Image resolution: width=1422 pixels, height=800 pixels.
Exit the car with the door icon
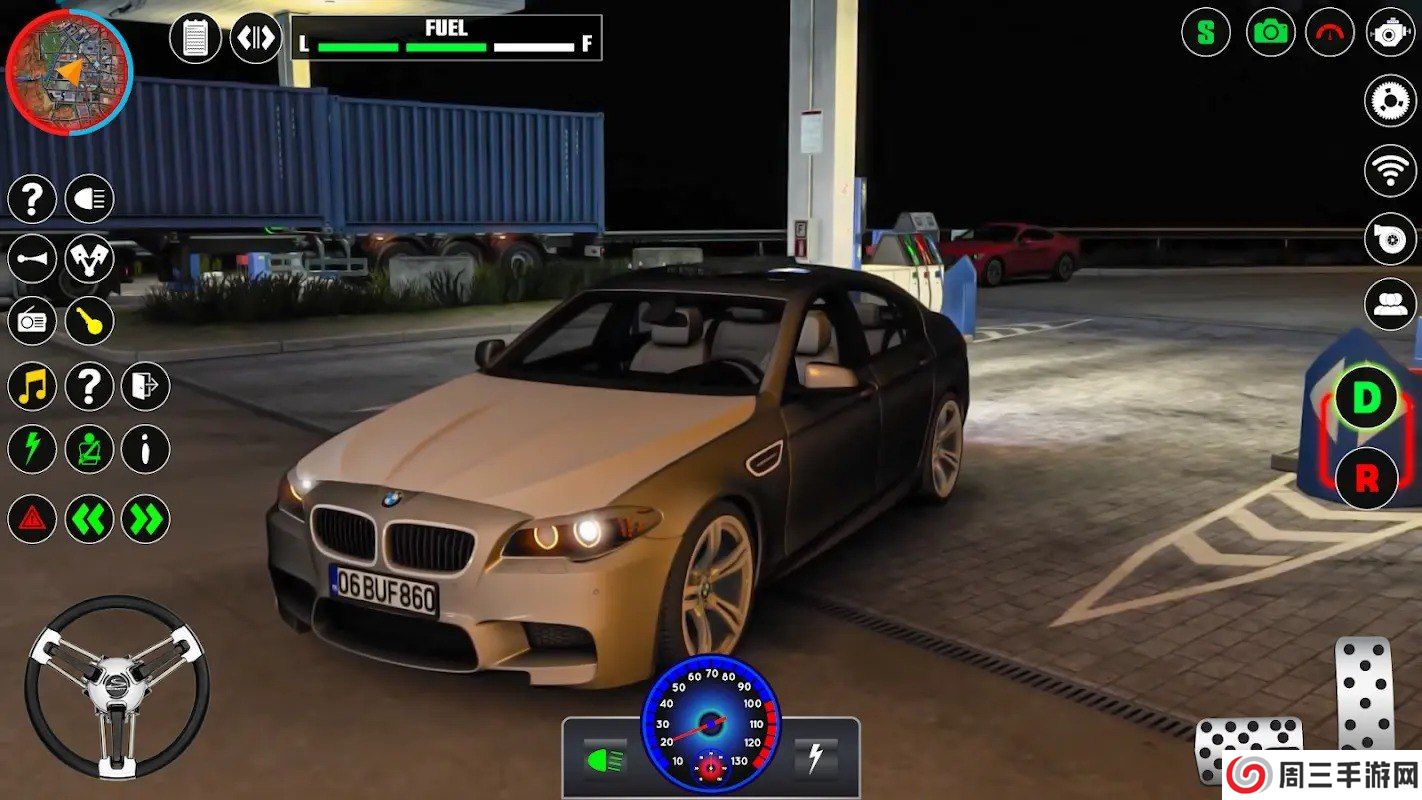tap(146, 386)
